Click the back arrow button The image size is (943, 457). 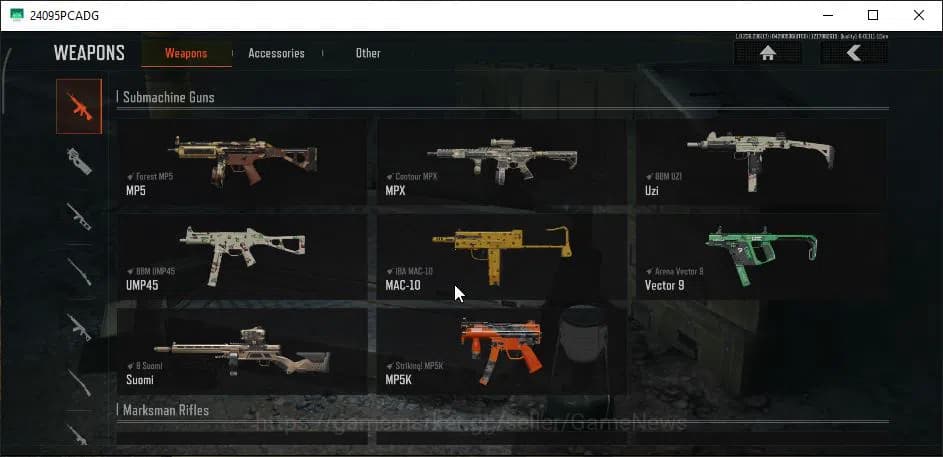point(853,54)
